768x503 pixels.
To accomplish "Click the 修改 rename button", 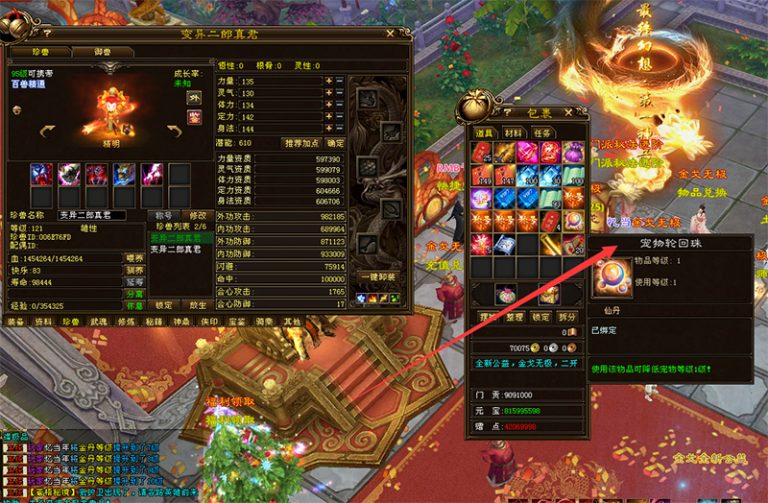I will click(197, 215).
